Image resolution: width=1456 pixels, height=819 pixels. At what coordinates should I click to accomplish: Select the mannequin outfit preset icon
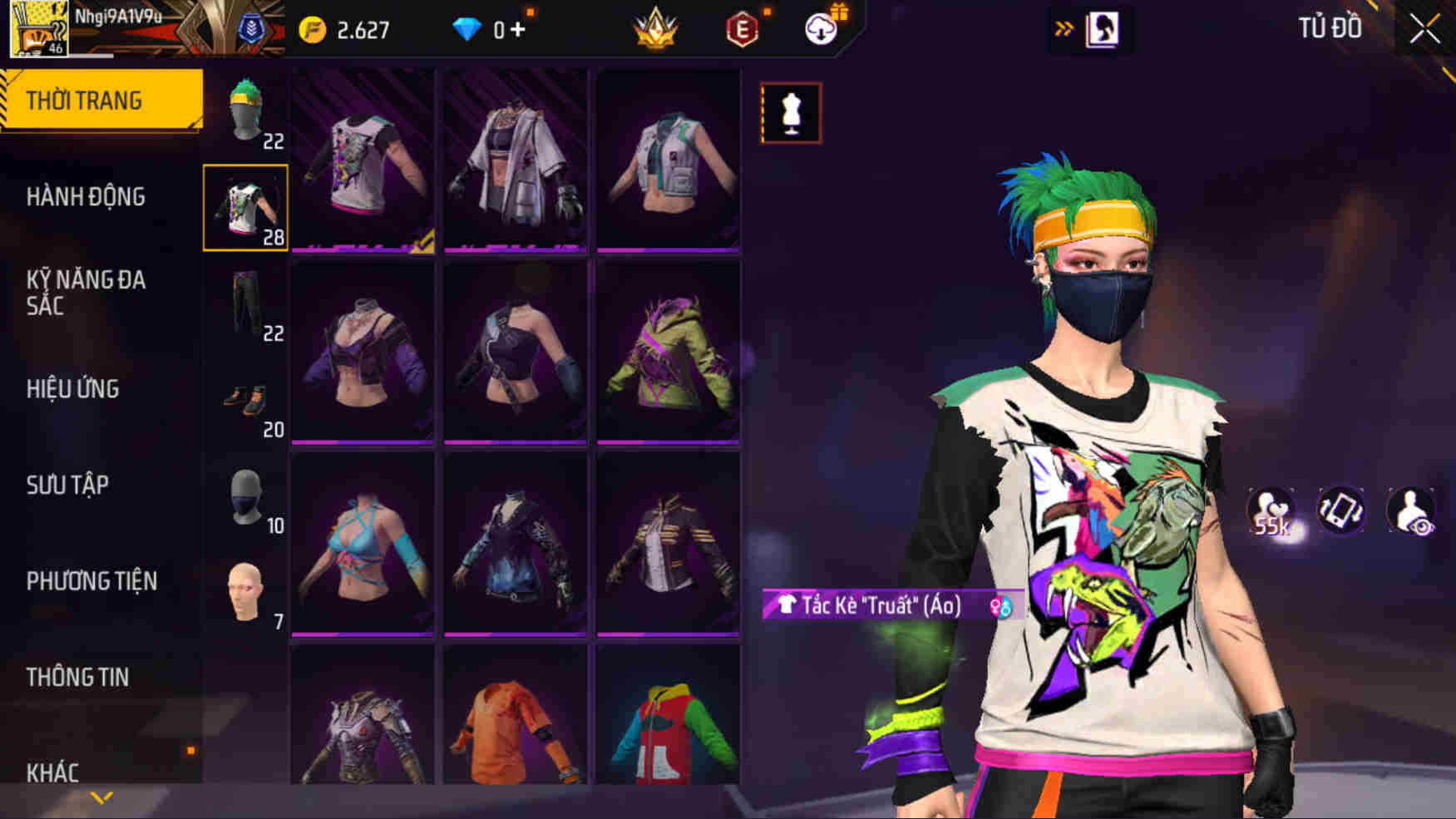[790, 111]
